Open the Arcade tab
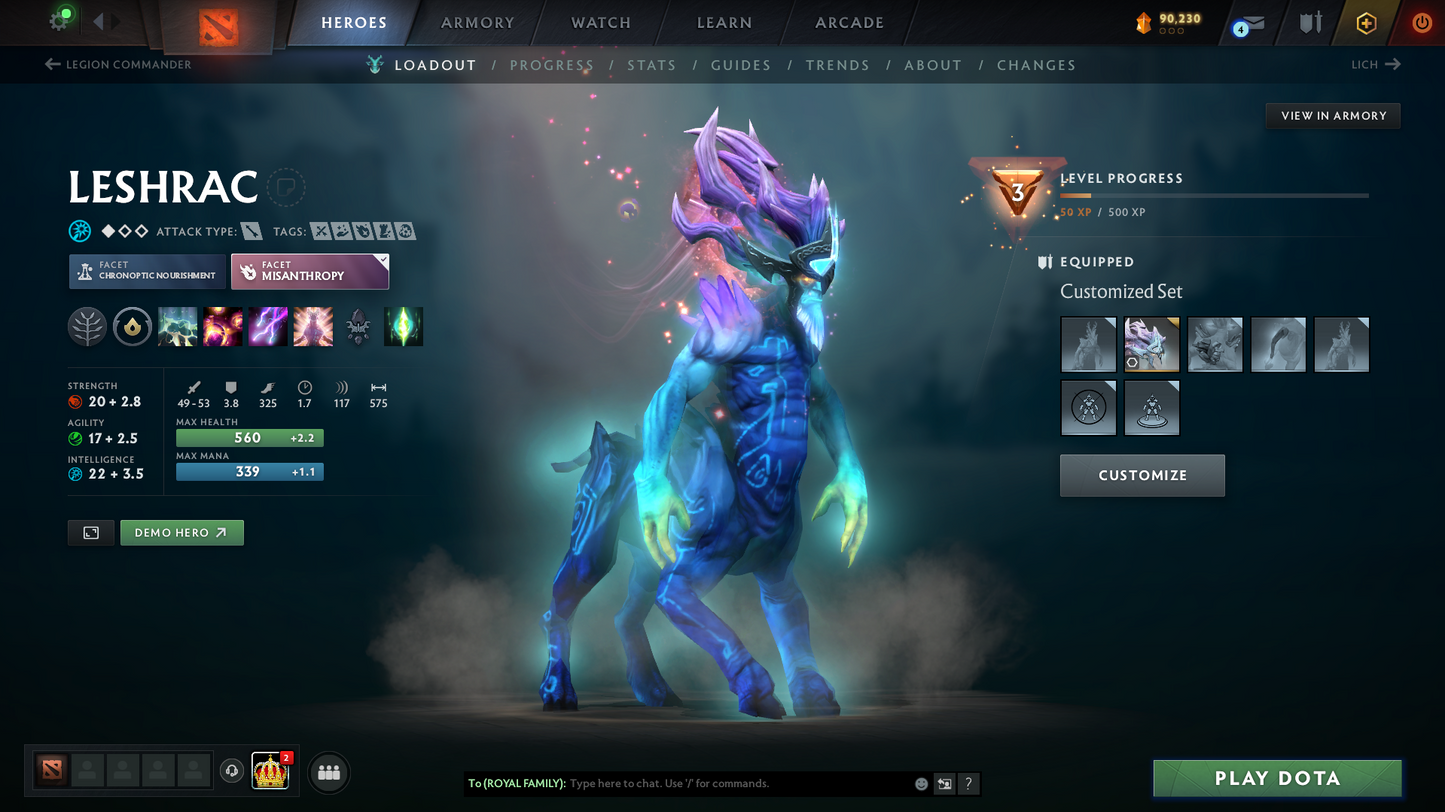This screenshot has height=812, width=1445. click(849, 22)
